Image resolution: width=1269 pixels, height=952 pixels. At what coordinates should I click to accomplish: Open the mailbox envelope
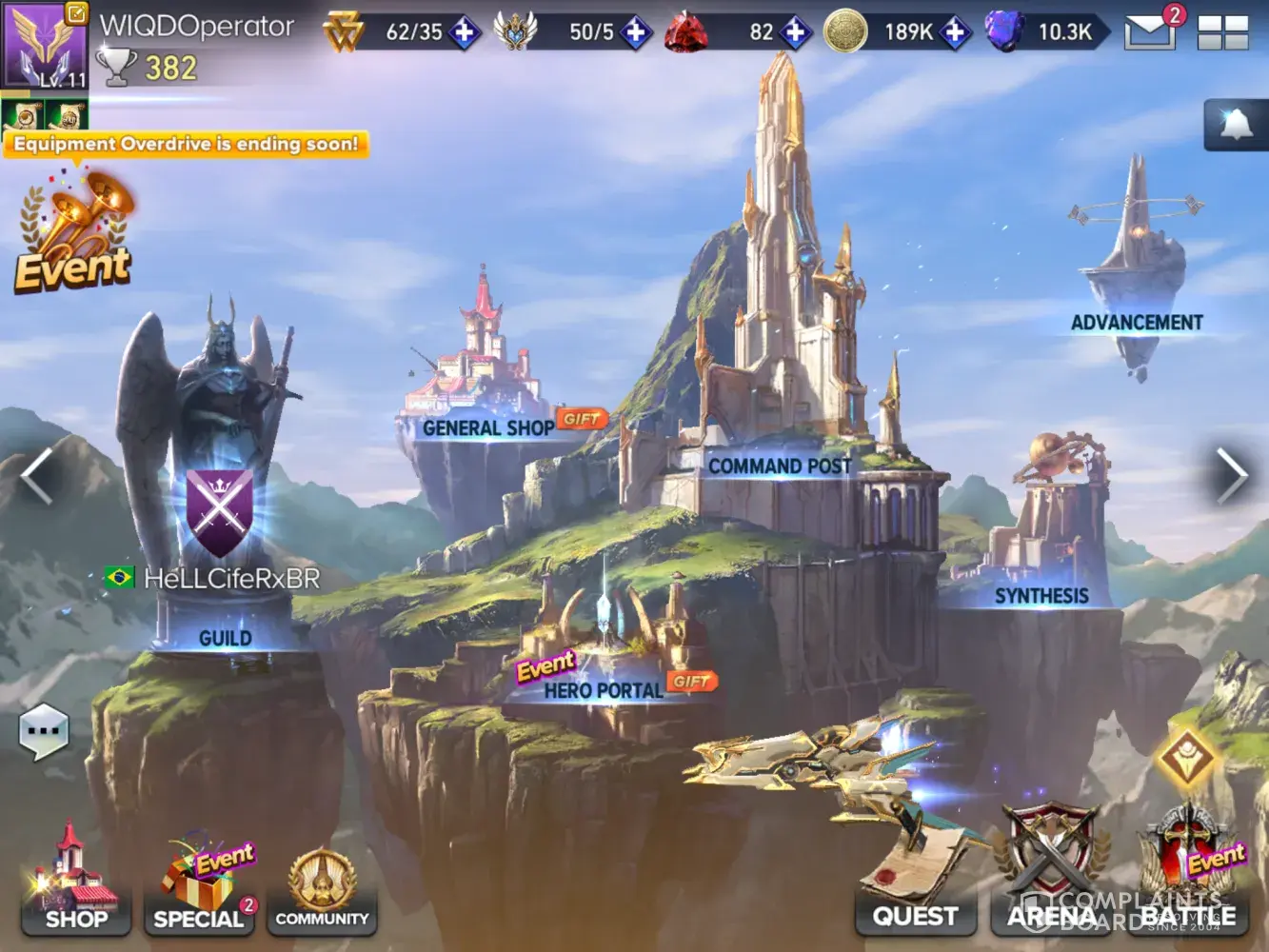1149,31
